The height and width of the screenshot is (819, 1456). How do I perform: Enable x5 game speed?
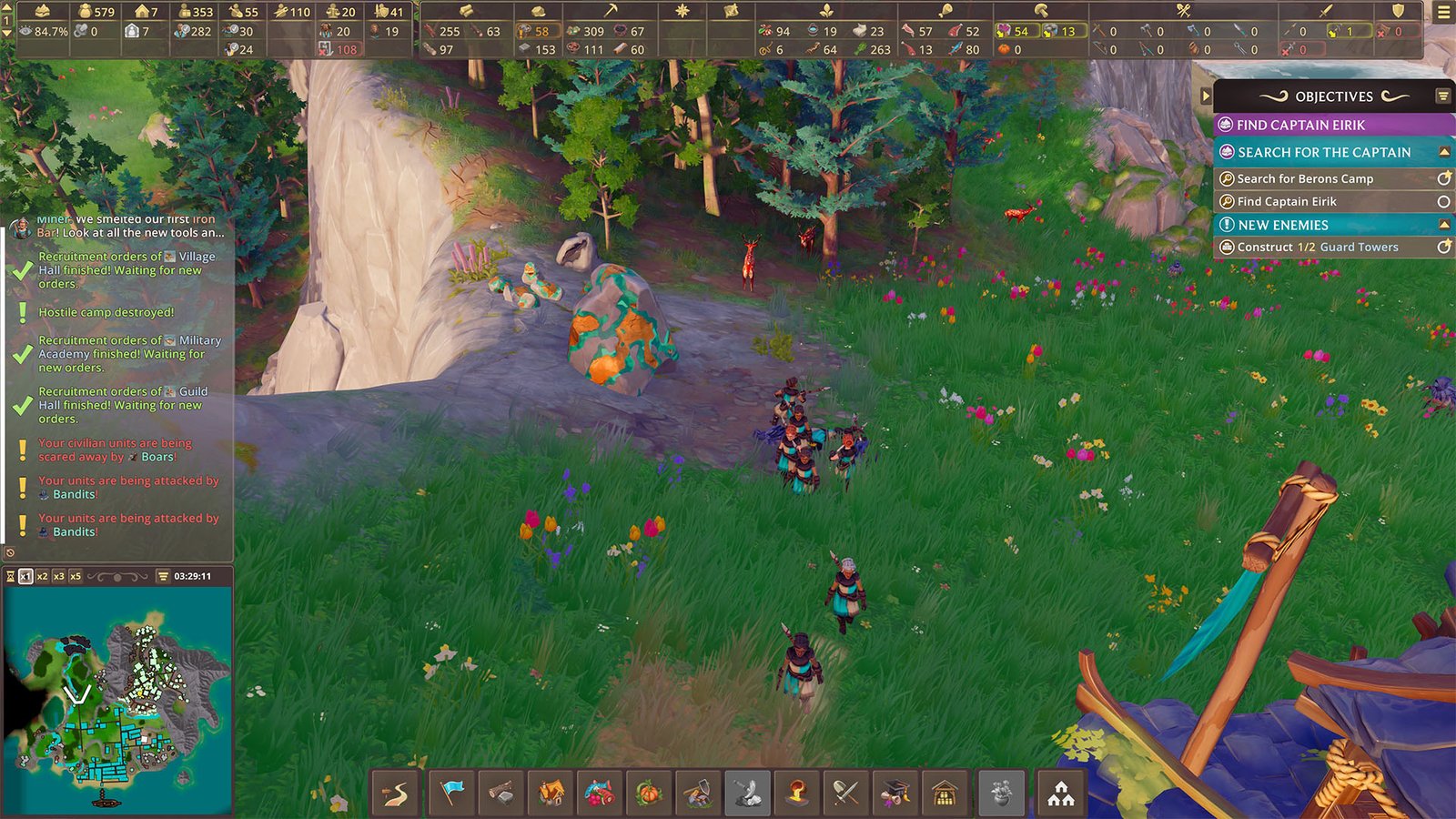(x=76, y=576)
